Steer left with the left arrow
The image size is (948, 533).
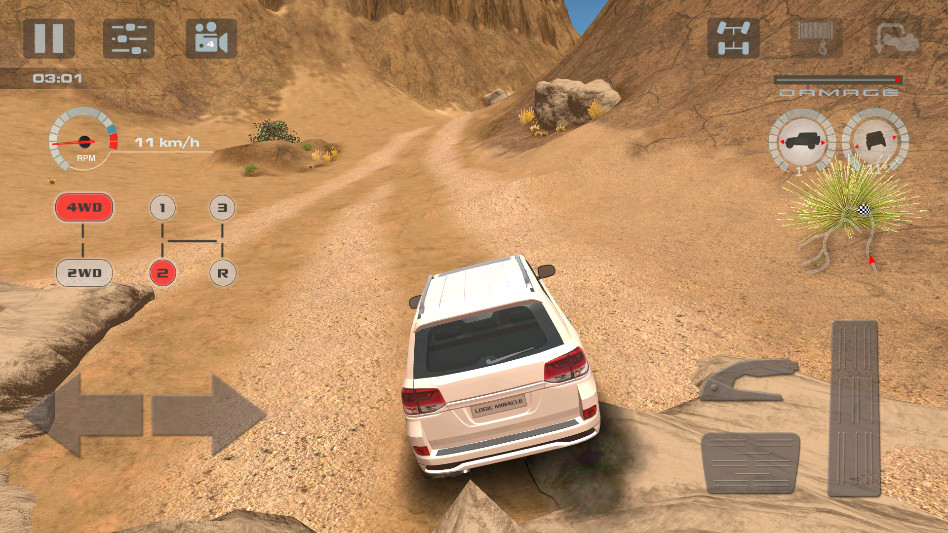click(x=84, y=415)
